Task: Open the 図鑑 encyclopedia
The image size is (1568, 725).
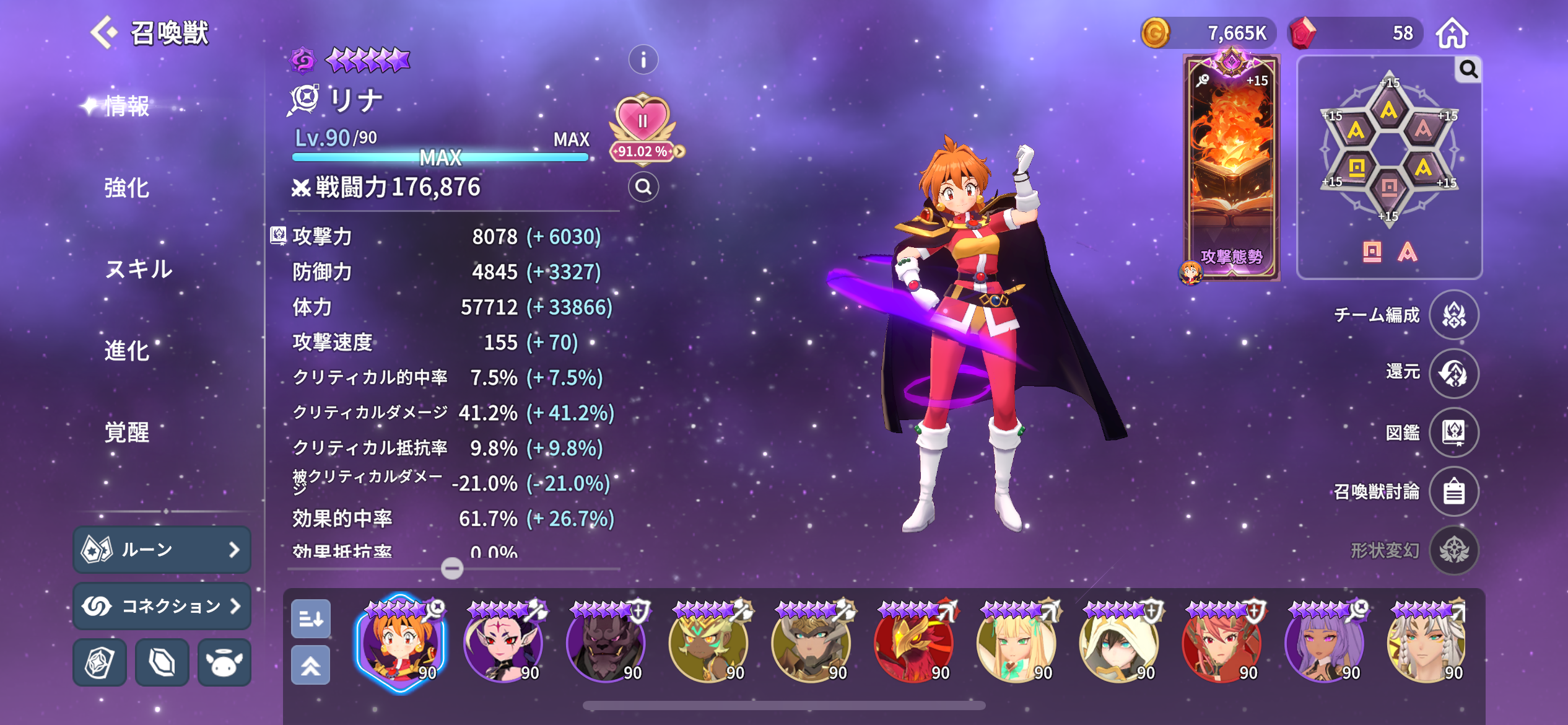Action: coord(1453,432)
